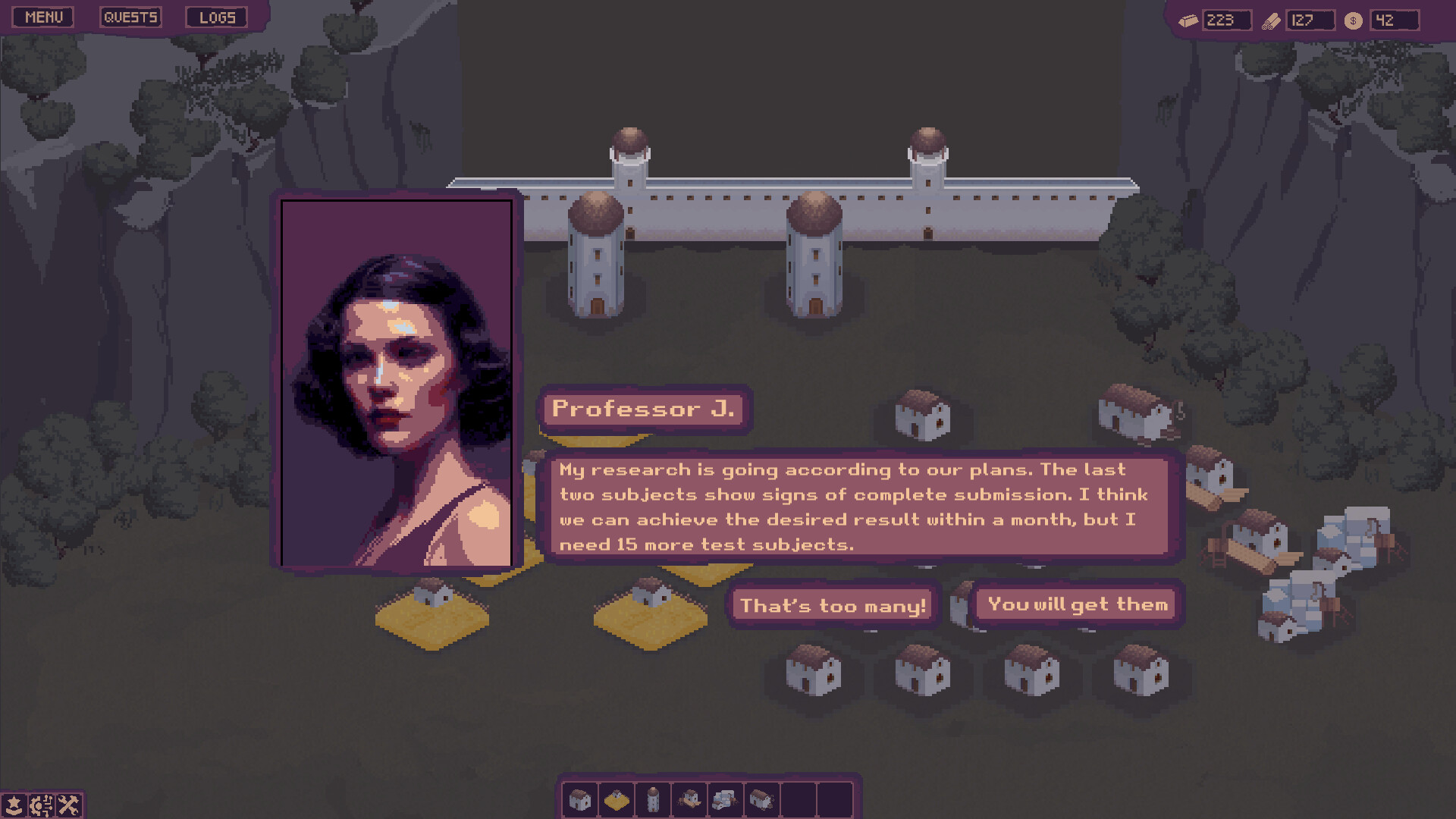
Task: Choose the "You will get them" response
Action: (x=1076, y=604)
